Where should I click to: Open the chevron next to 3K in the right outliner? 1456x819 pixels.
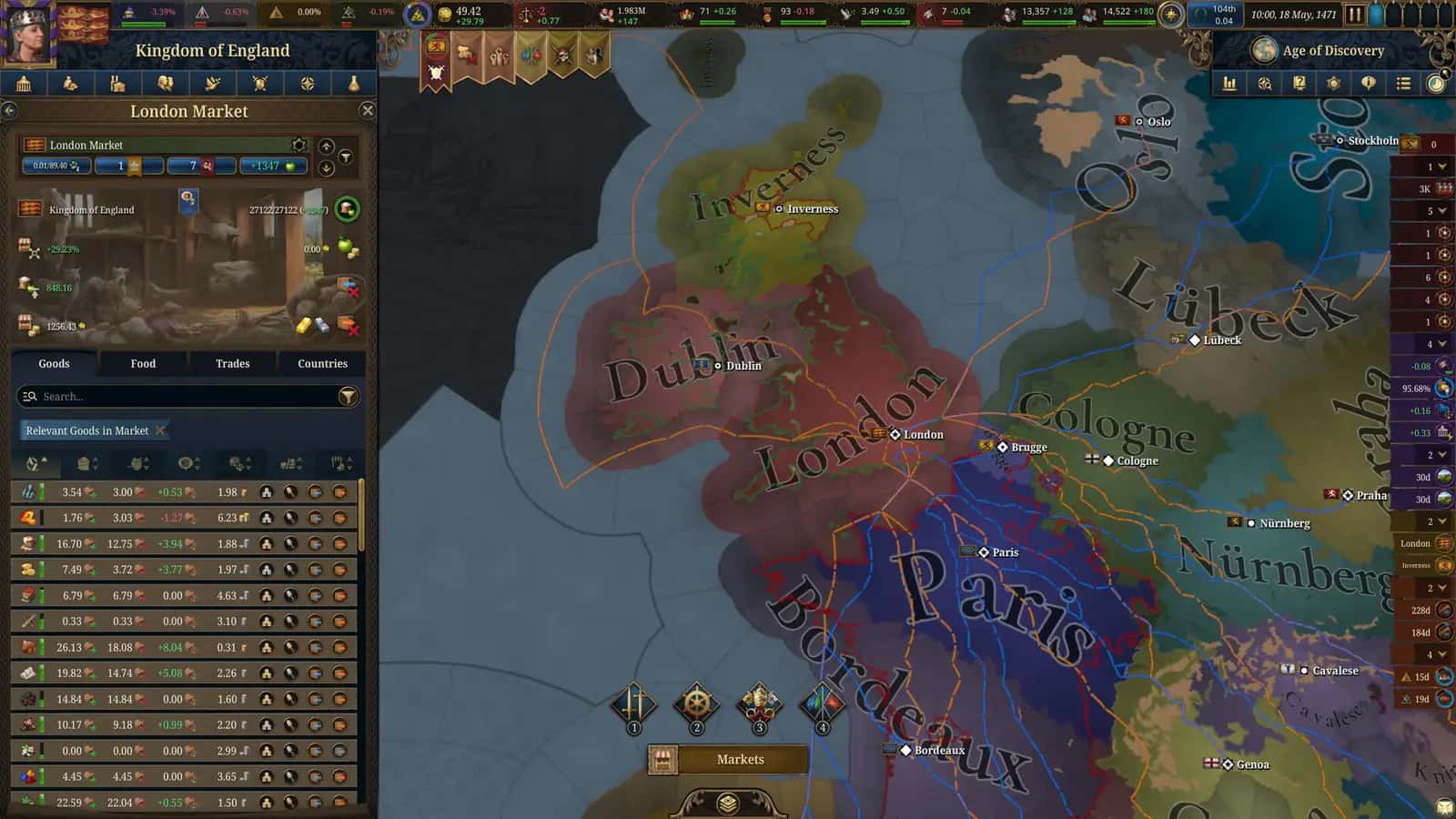pyautogui.click(x=1442, y=187)
